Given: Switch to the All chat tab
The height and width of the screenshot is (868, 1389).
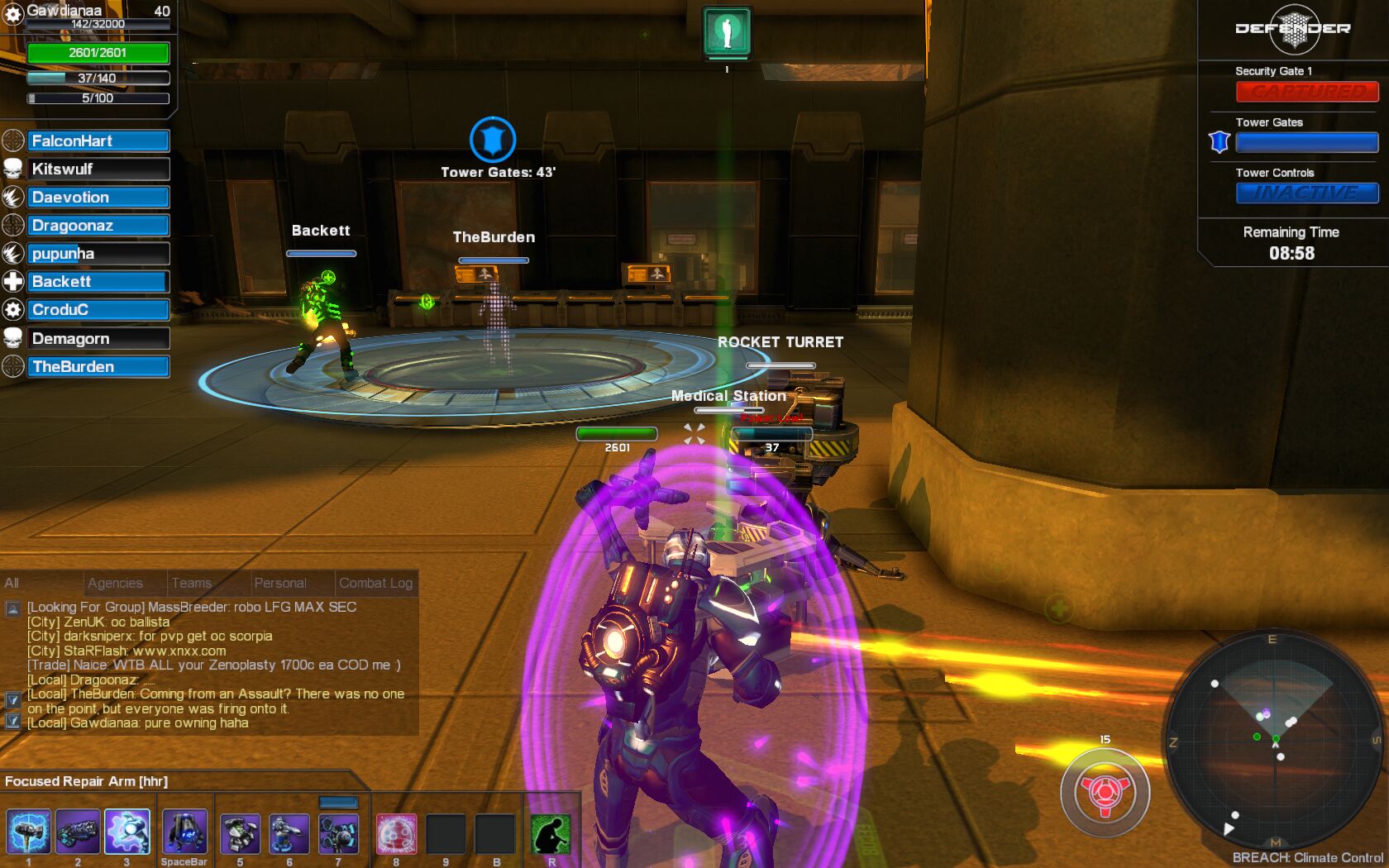Looking at the screenshot, I should [x=12, y=583].
